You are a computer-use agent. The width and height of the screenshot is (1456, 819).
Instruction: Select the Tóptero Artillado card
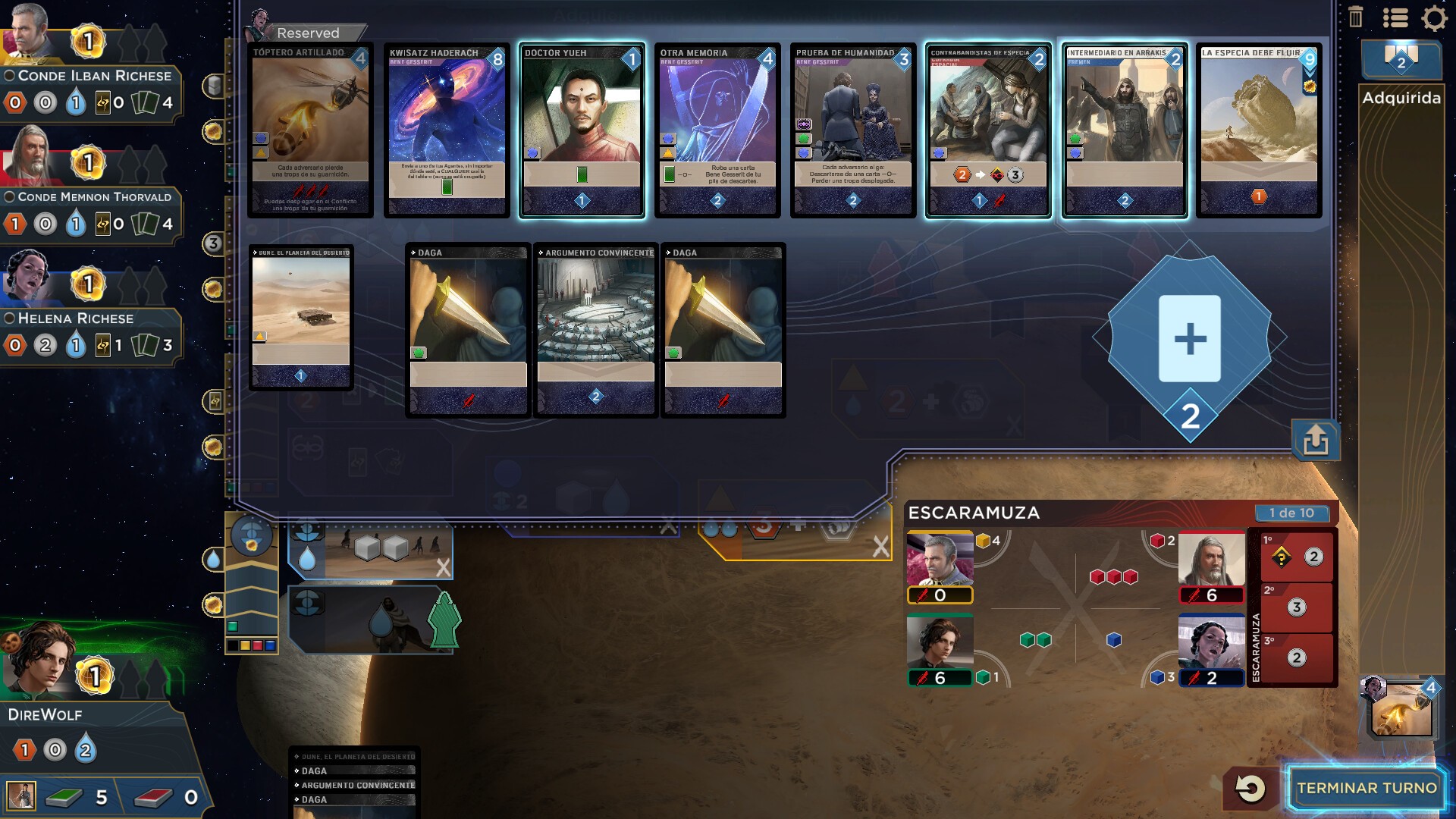(x=310, y=130)
